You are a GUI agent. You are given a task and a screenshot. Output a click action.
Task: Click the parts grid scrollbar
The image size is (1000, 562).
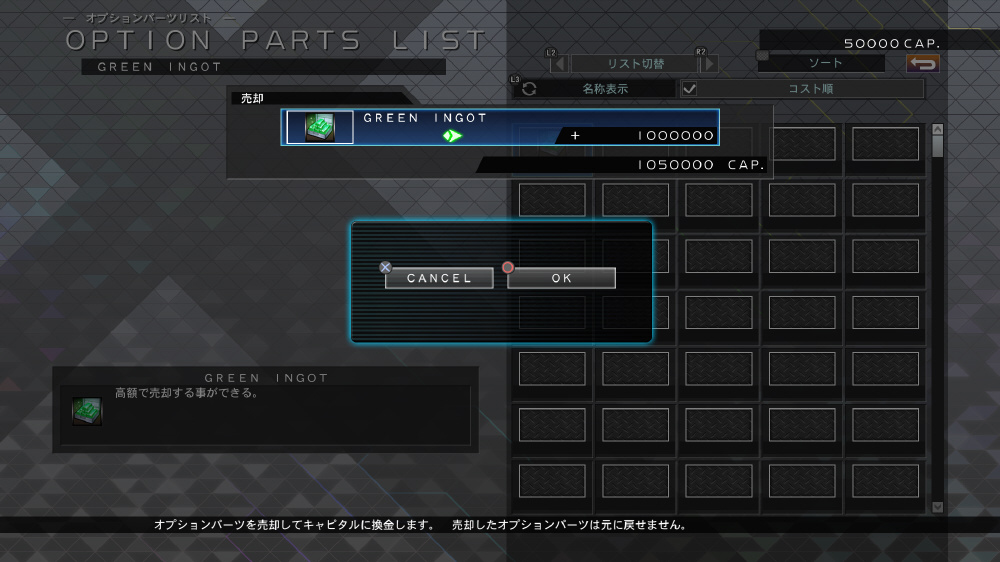pos(937,315)
